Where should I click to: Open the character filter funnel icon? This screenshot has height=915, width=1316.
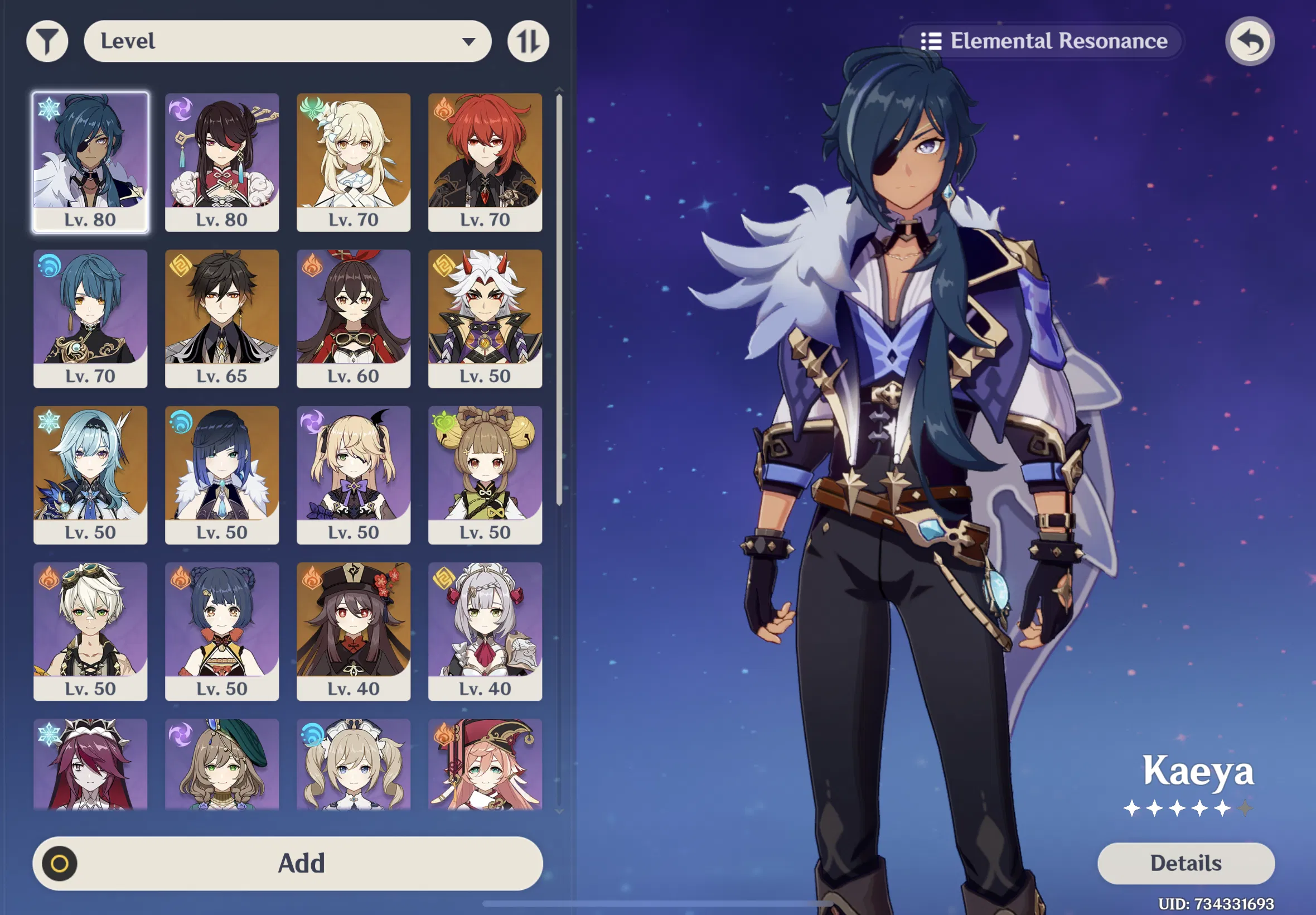point(47,40)
